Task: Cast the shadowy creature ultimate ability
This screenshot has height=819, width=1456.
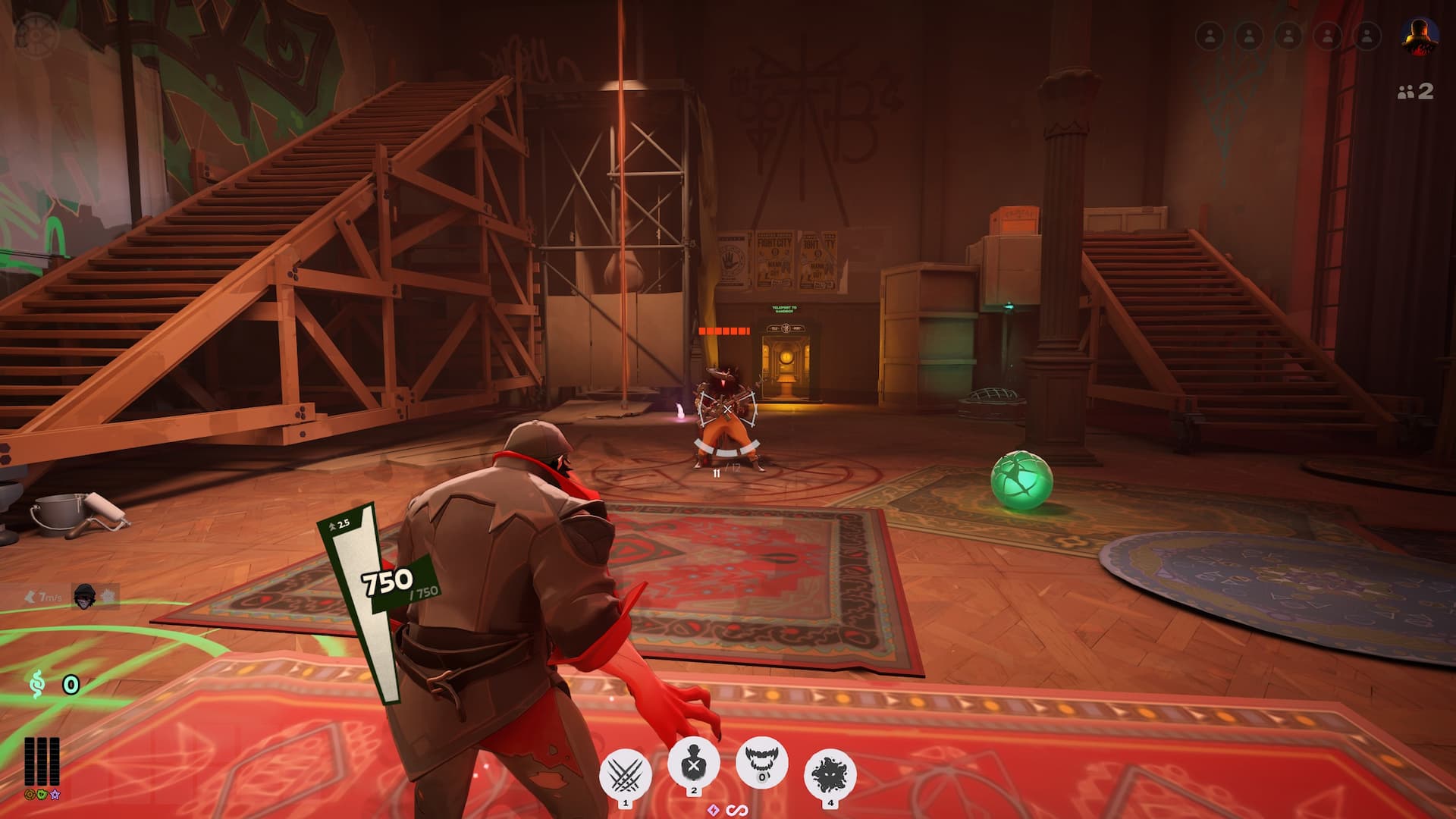Action: pos(830,775)
